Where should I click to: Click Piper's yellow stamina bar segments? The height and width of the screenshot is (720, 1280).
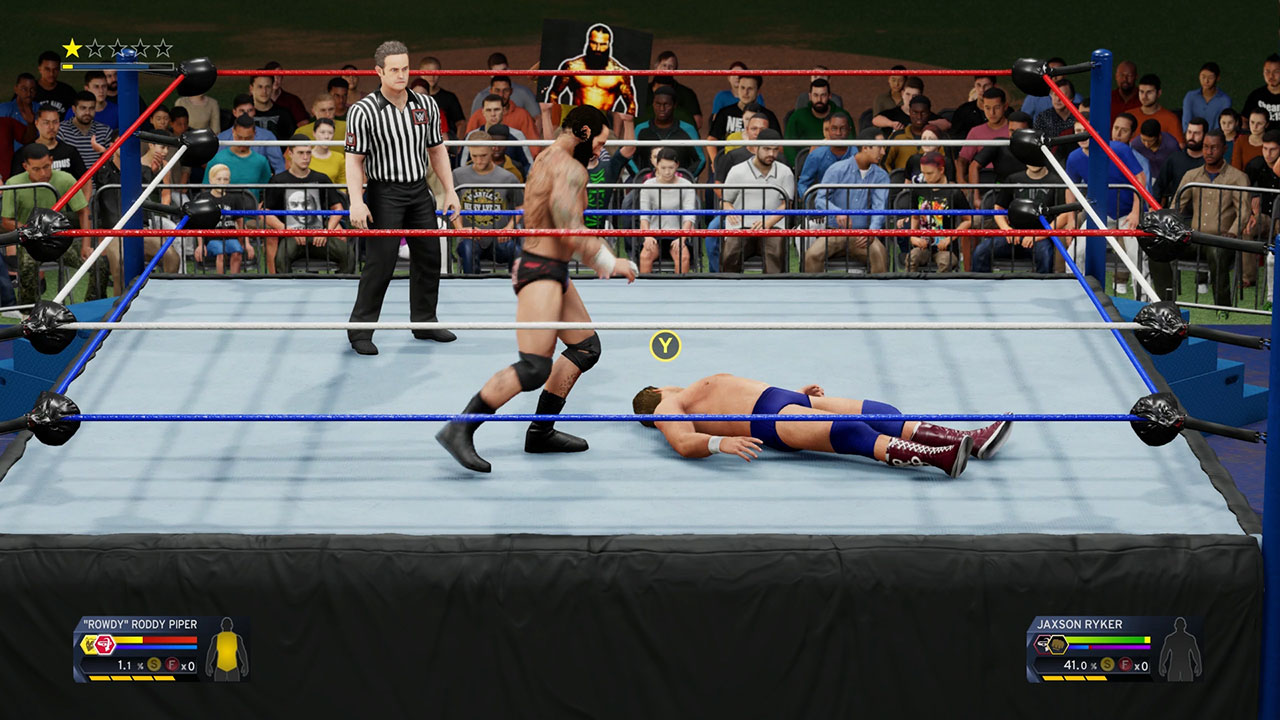point(131,678)
